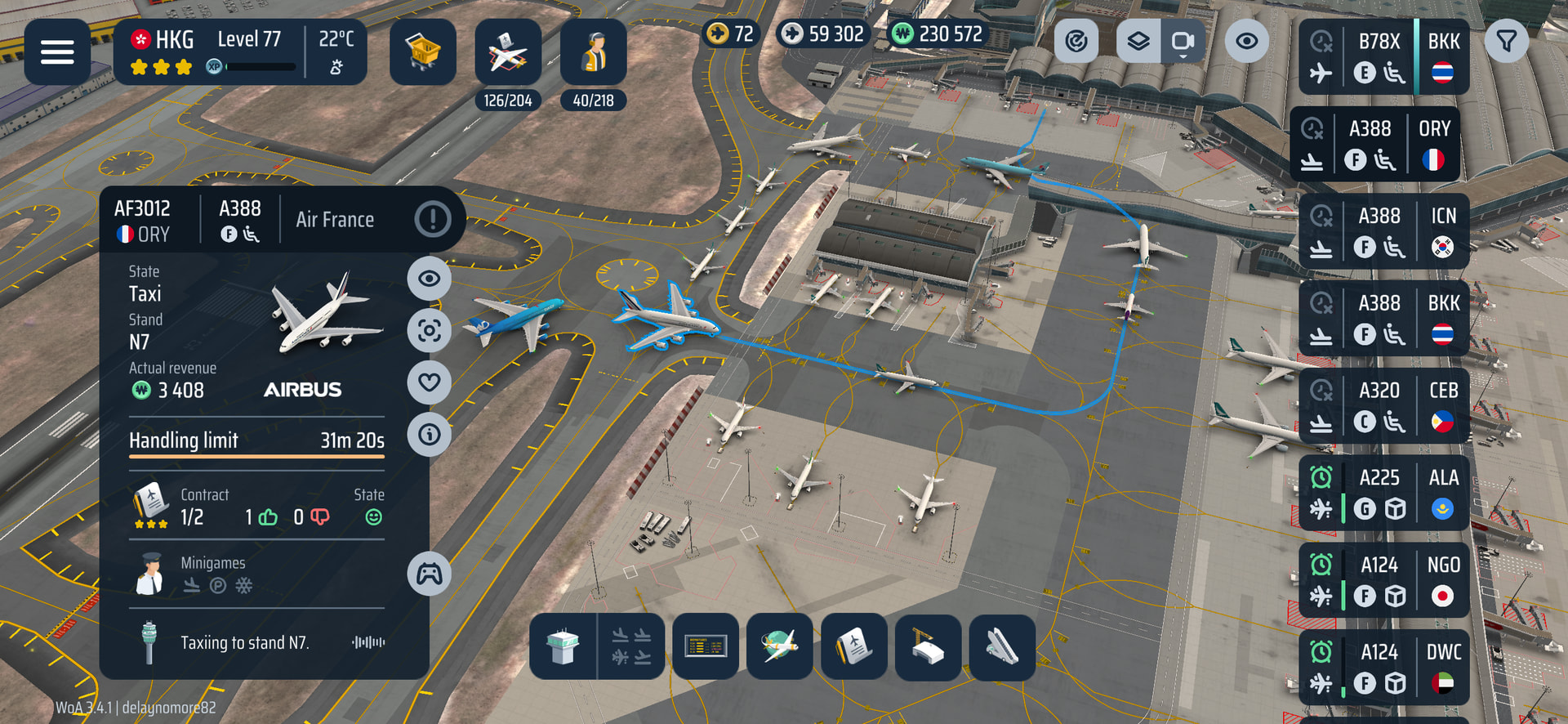The image size is (1568, 724).
Task: Open the camera view options
Action: 1183,41
